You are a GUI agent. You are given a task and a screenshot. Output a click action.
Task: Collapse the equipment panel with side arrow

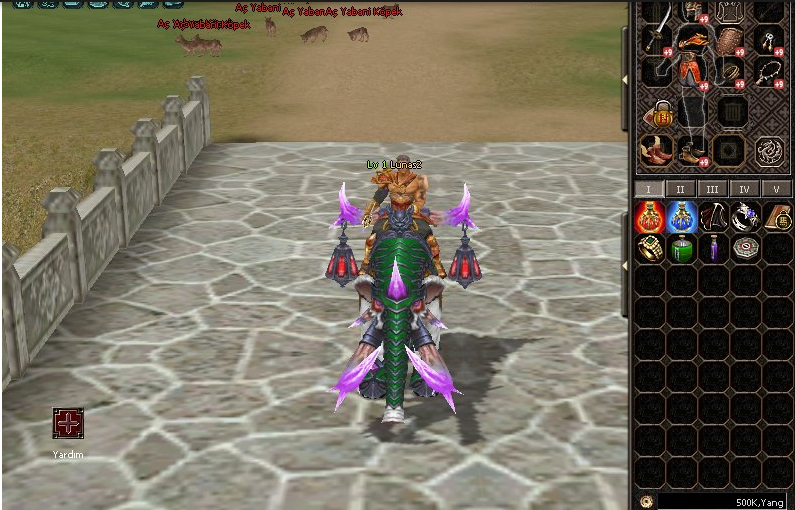coord(626,78)
